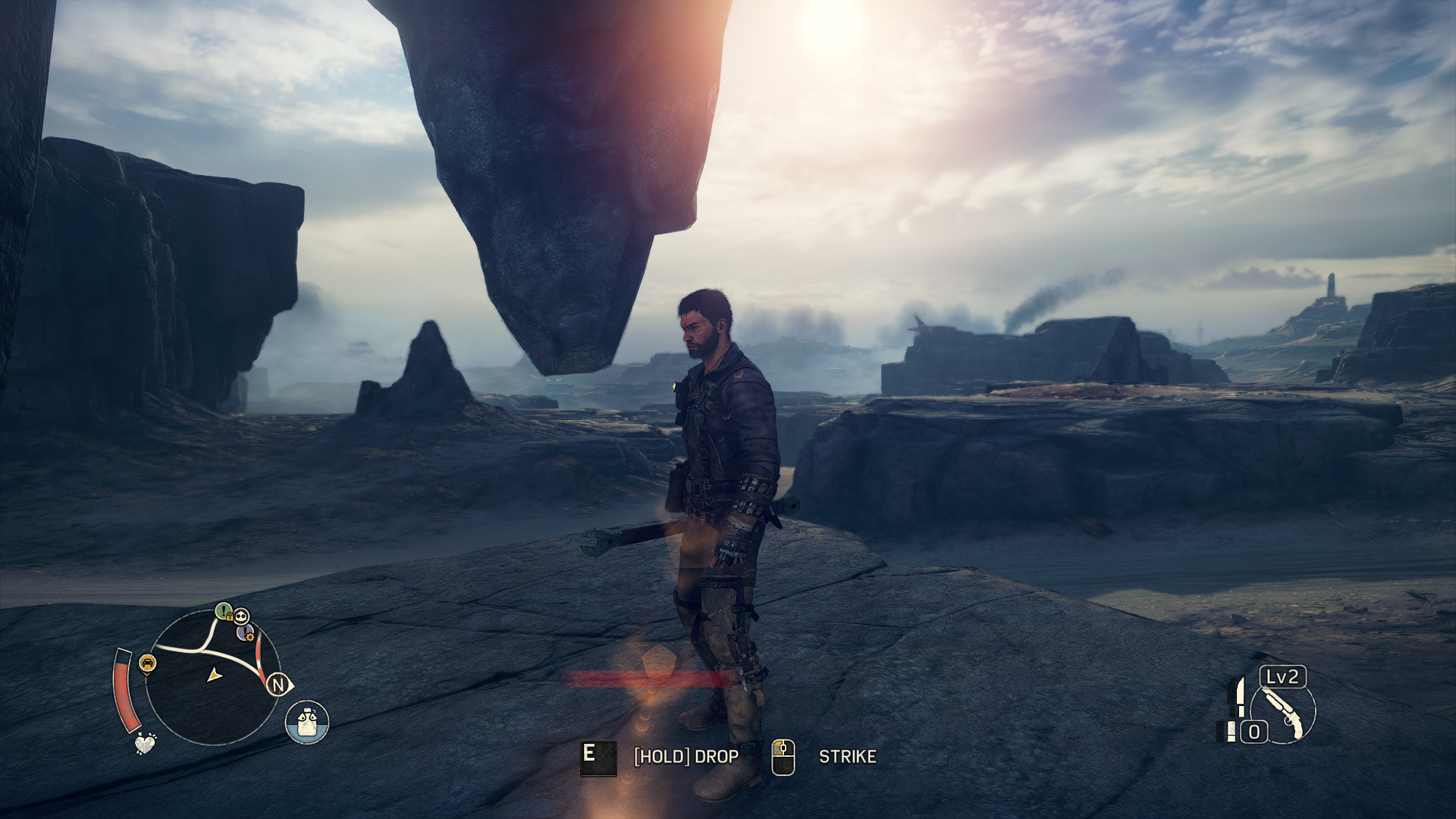Click the knife shiv icon
The image size is (1456, 819).
[x=1240, y=697]
